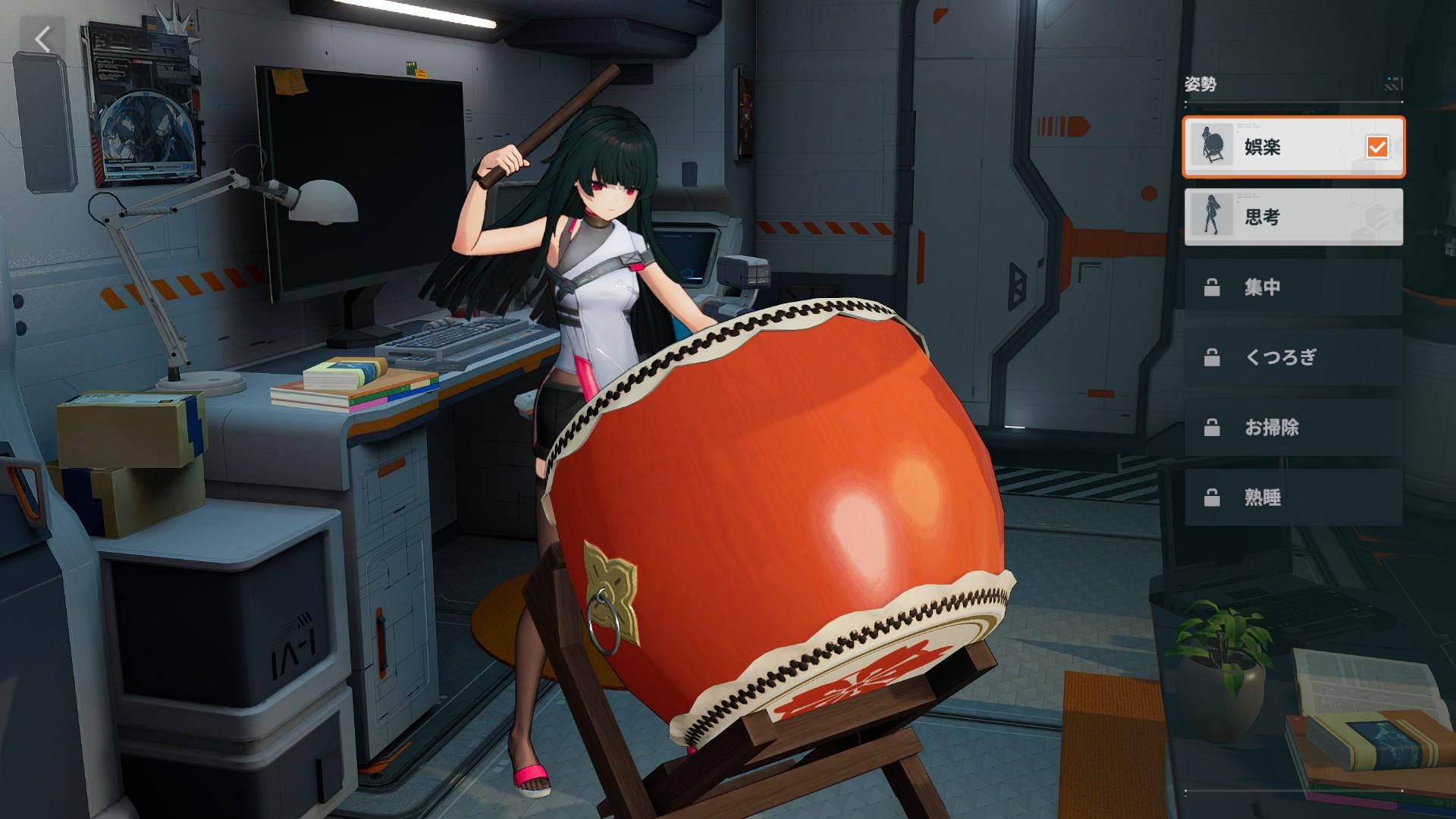The width and height of the screenshot is (1456, 819).
Task: Click the lock icon on the 集中 pose
Action: (1211, 287)
